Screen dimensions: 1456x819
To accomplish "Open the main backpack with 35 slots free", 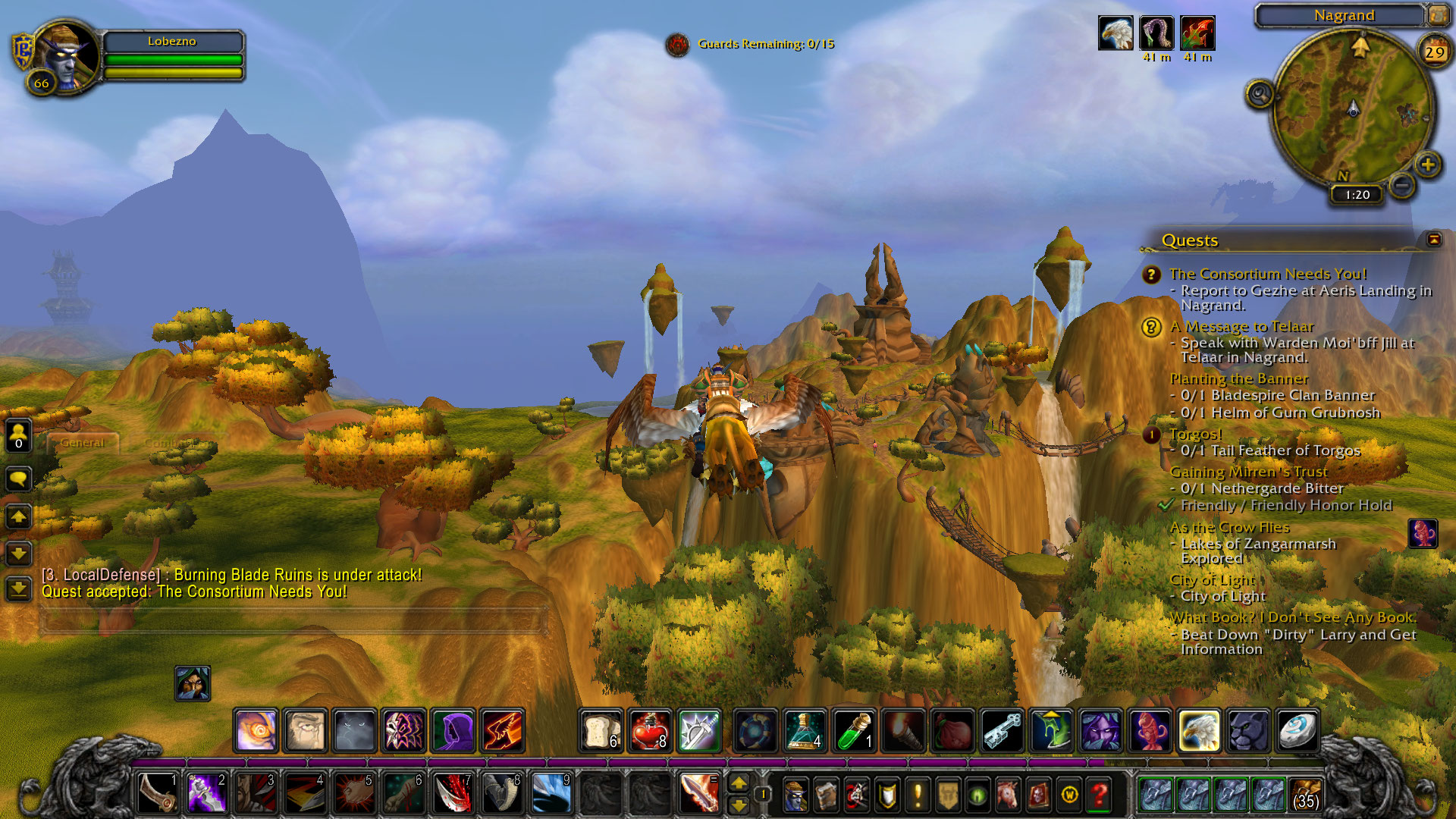I will (1305, 795).
